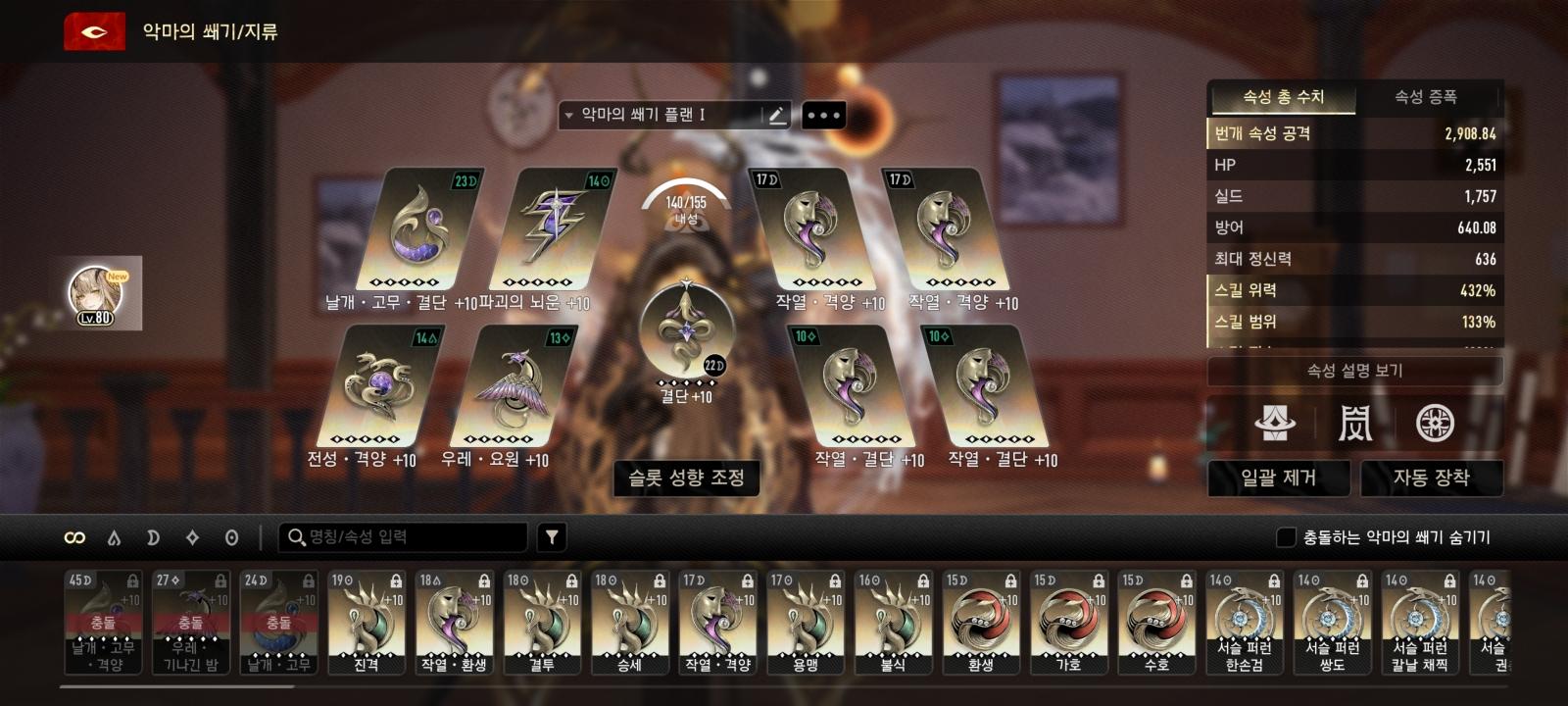Filter wedges by the infinity symbol
Image resolution: width=1568 pixels, height=706 pixels.
click(74, 537)
